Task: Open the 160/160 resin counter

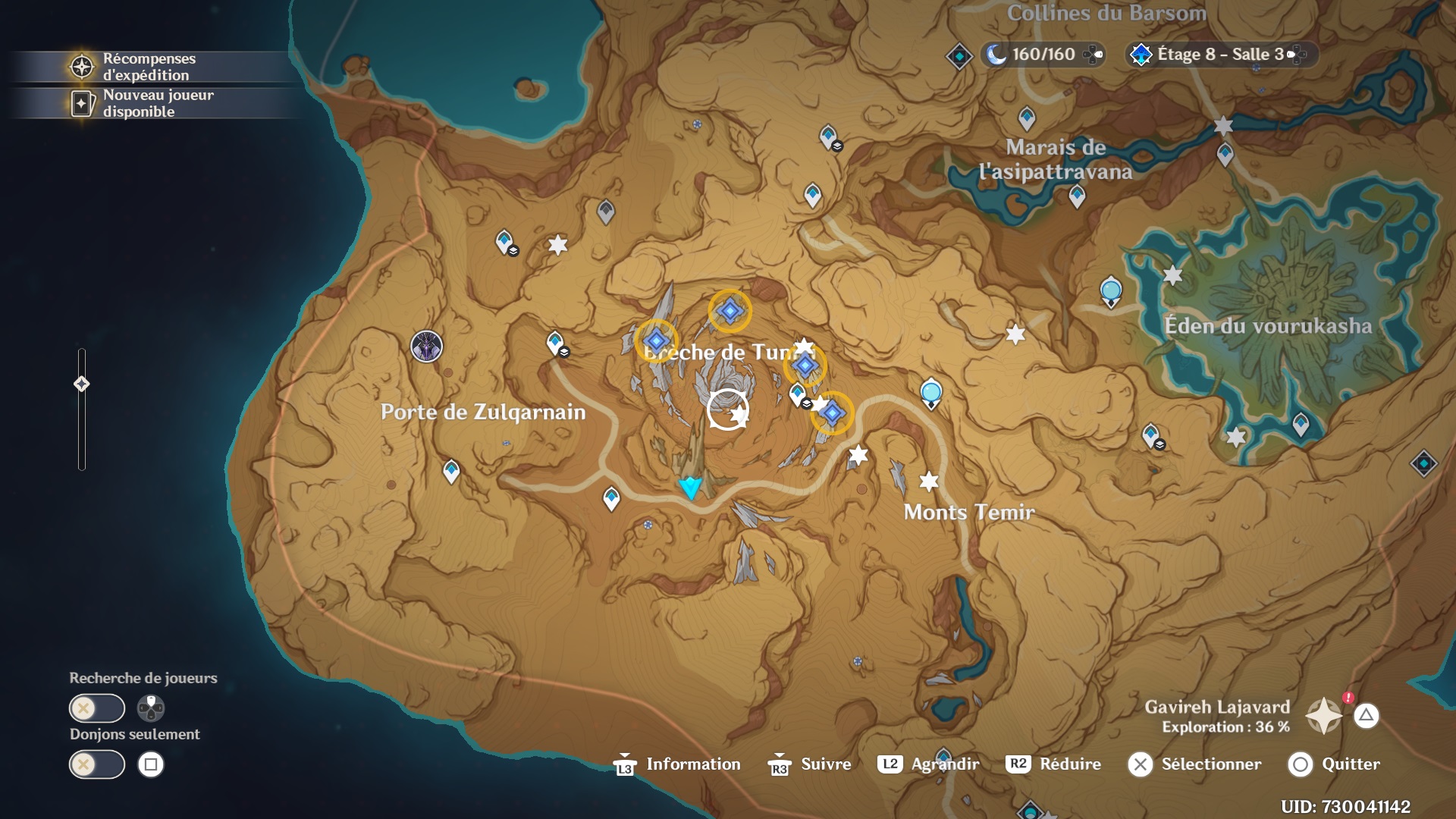Action: click(x=1043, y=55)
